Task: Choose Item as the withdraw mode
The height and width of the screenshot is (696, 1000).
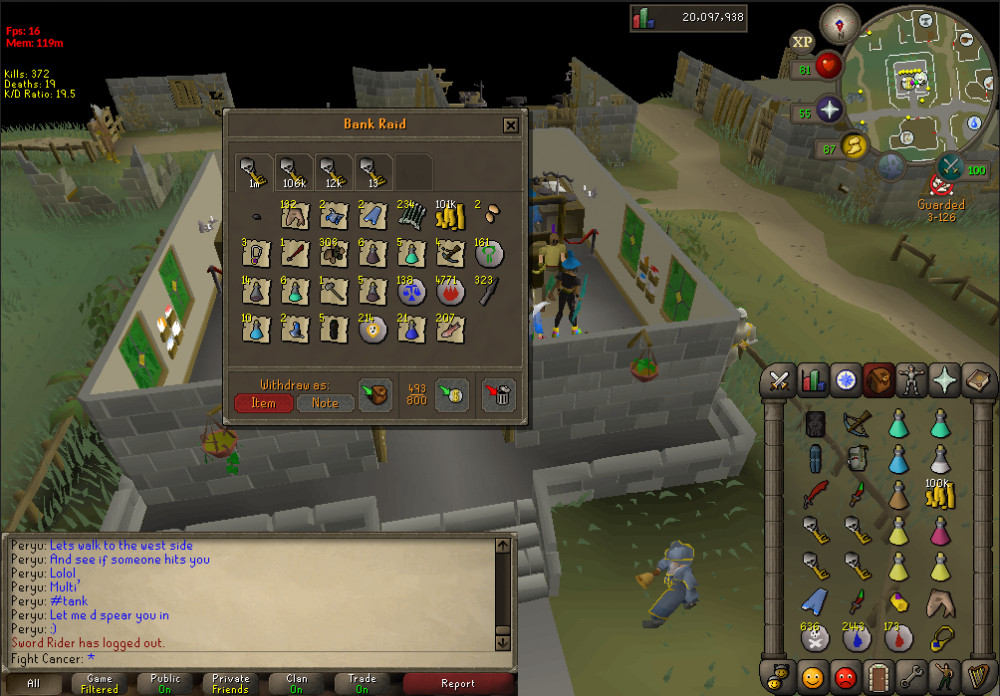Action: [x=263, y=403]
